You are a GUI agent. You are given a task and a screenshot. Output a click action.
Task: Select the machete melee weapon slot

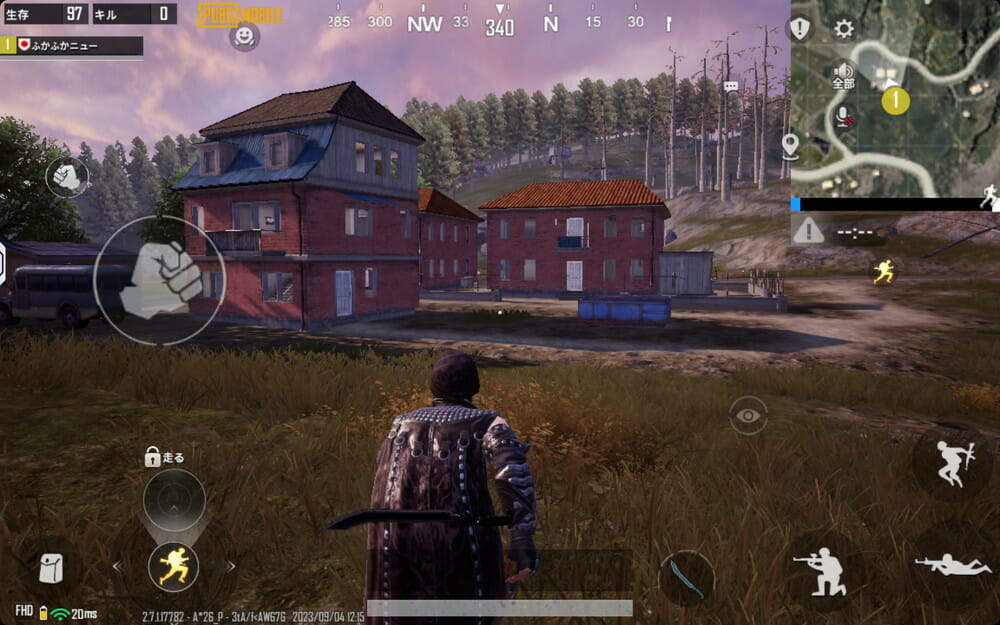tap(687, 578)
